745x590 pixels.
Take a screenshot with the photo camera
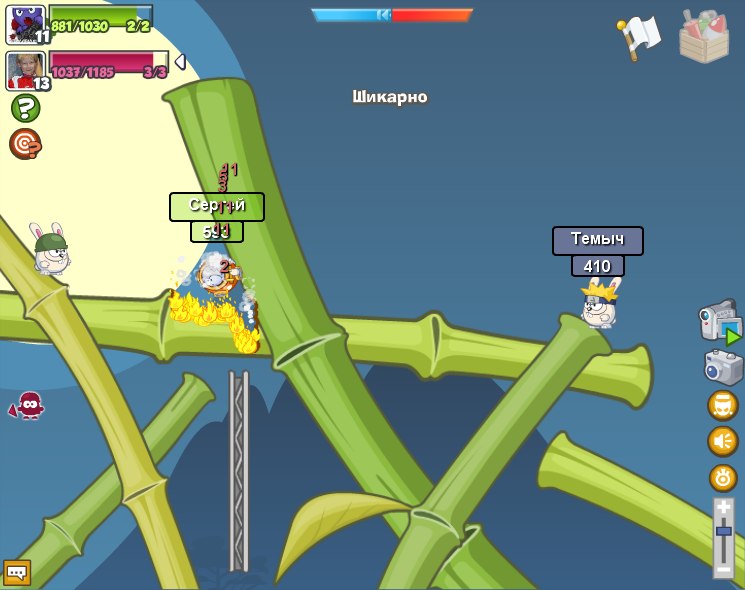(x=723, y=366)
